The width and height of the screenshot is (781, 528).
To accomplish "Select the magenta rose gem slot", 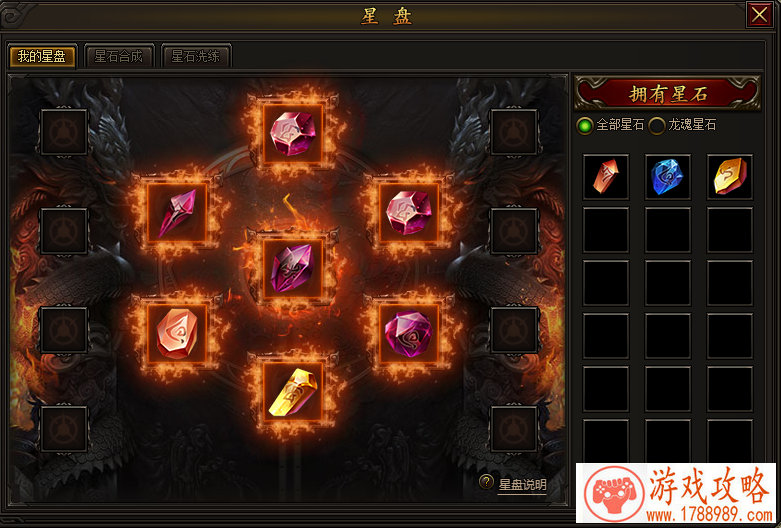I will tap(409, 330).
